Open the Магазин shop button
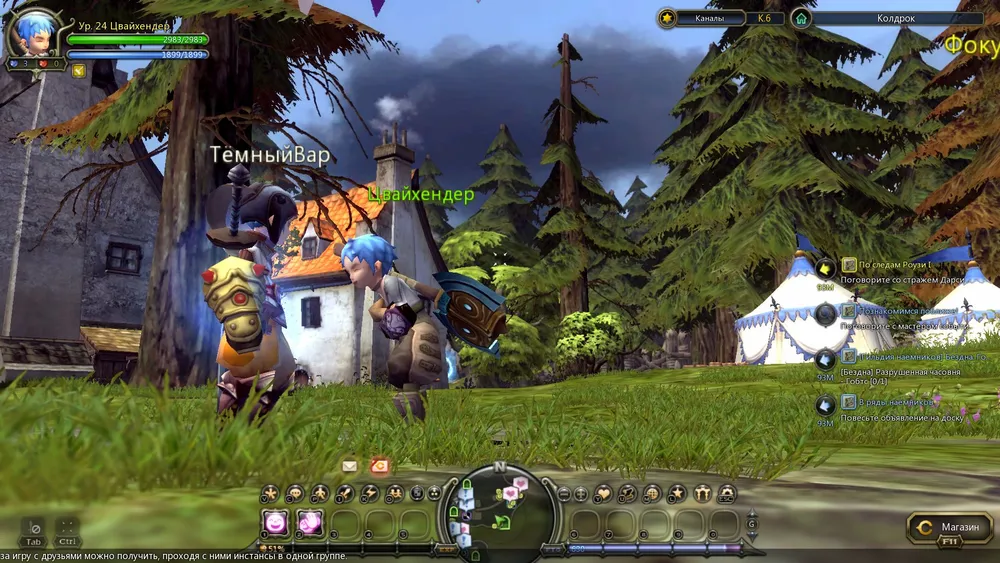The height and width of the screenshot is (563, 1000). [x=950, y=527]
